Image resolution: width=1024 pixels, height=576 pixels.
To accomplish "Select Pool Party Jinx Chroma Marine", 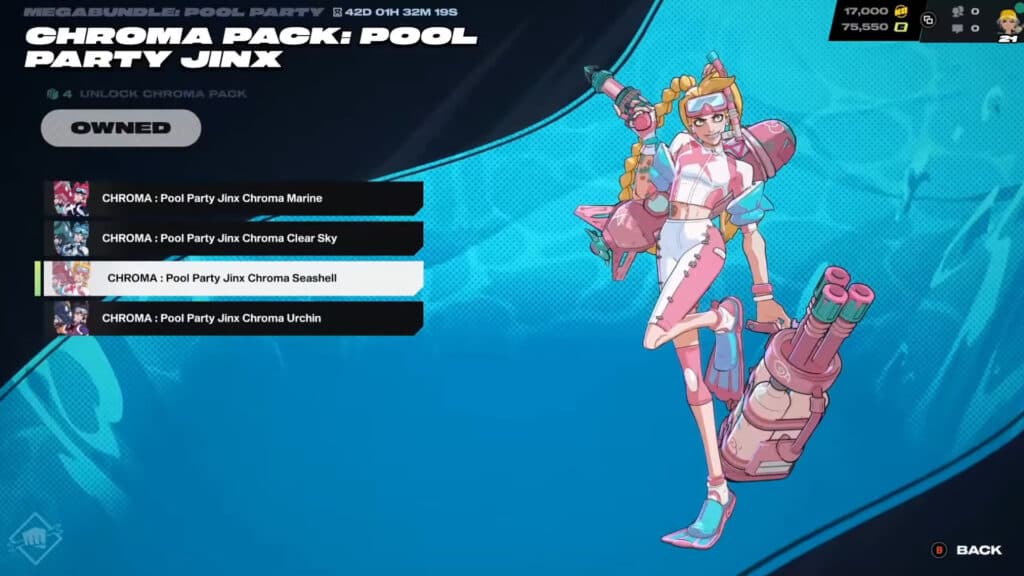I will click(233, 198).
